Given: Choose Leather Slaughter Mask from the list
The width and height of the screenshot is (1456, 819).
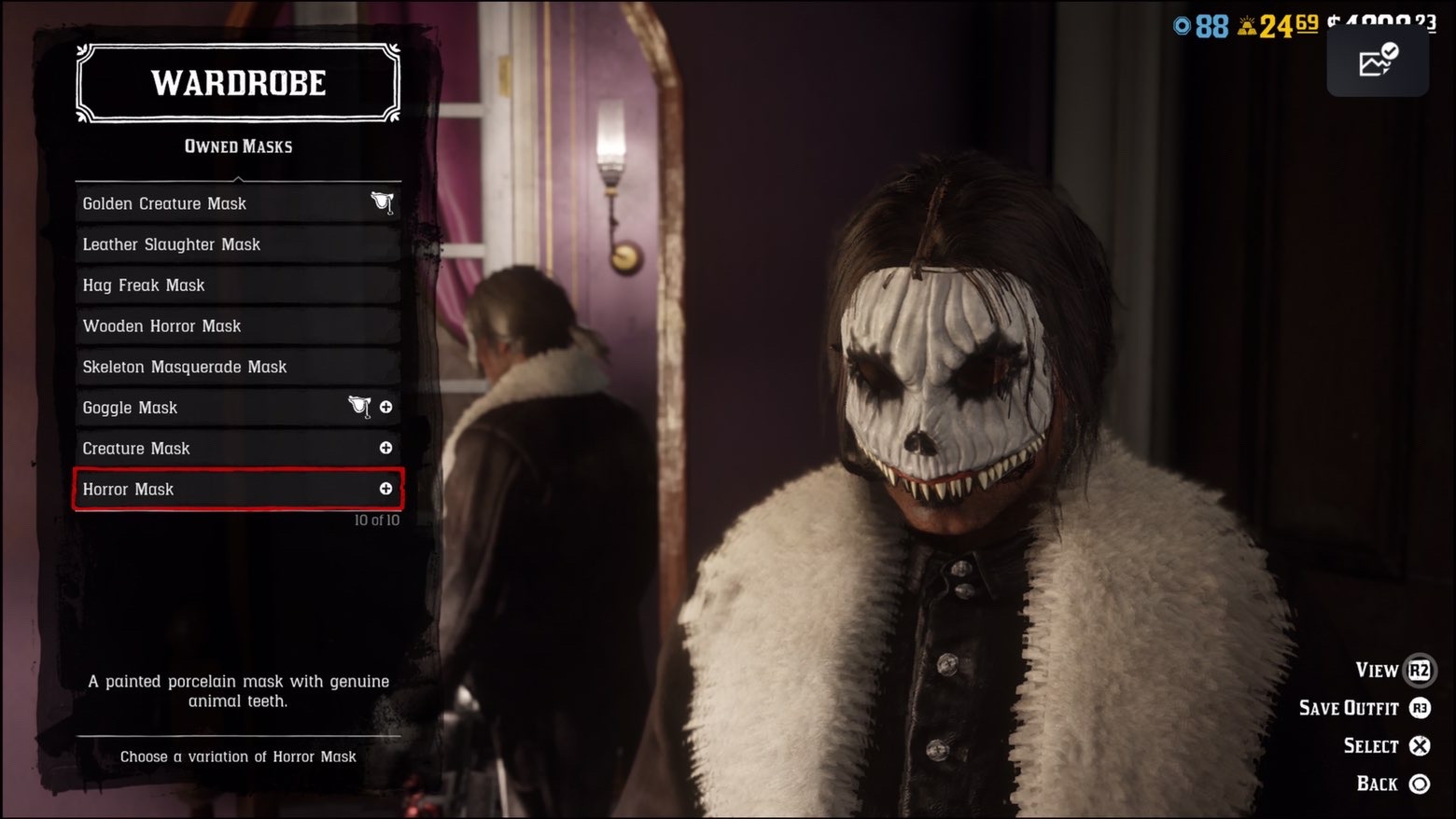Looking at the screenshot, I should point(237,244).
